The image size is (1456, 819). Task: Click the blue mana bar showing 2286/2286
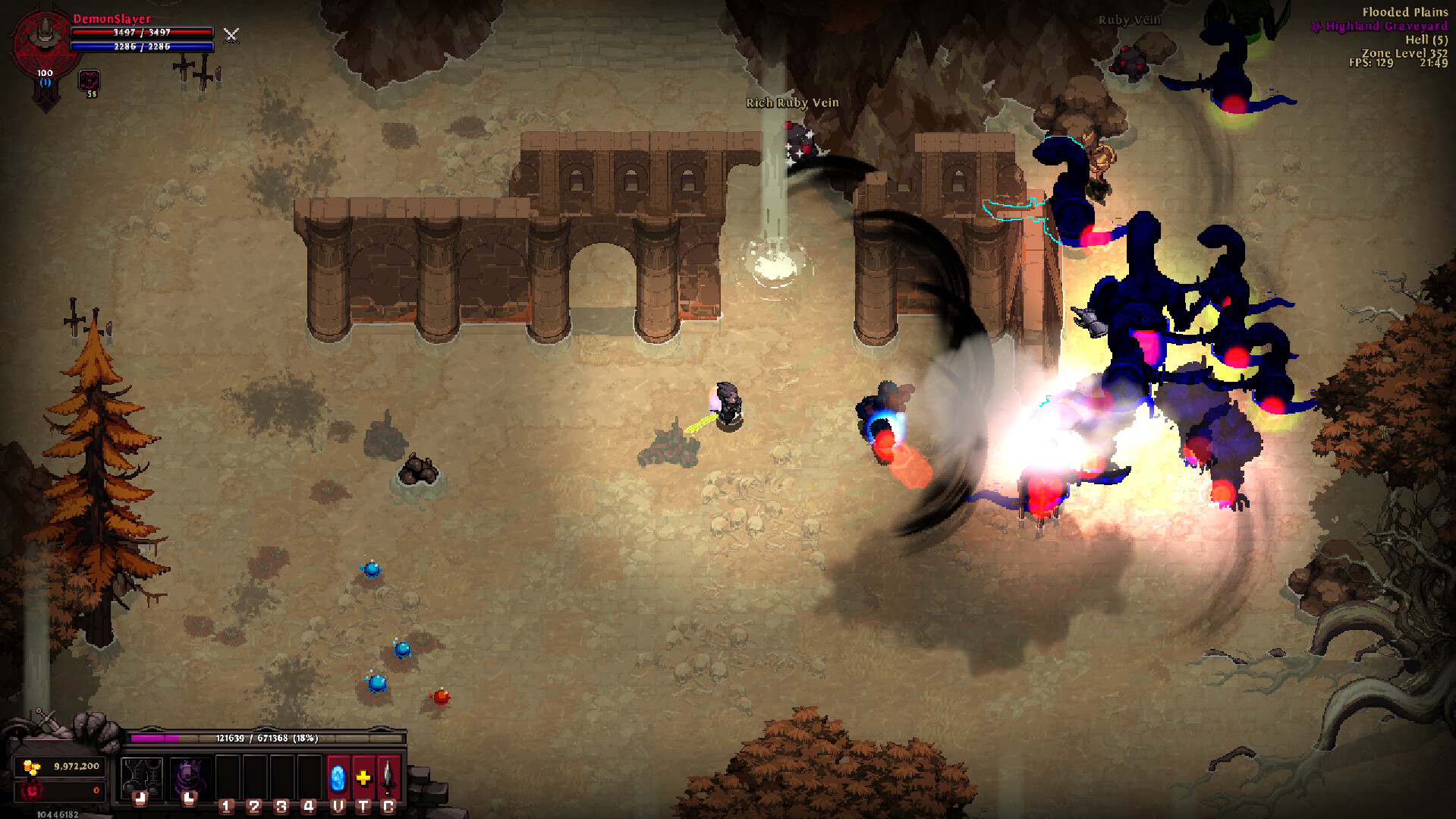click(141, 46)
